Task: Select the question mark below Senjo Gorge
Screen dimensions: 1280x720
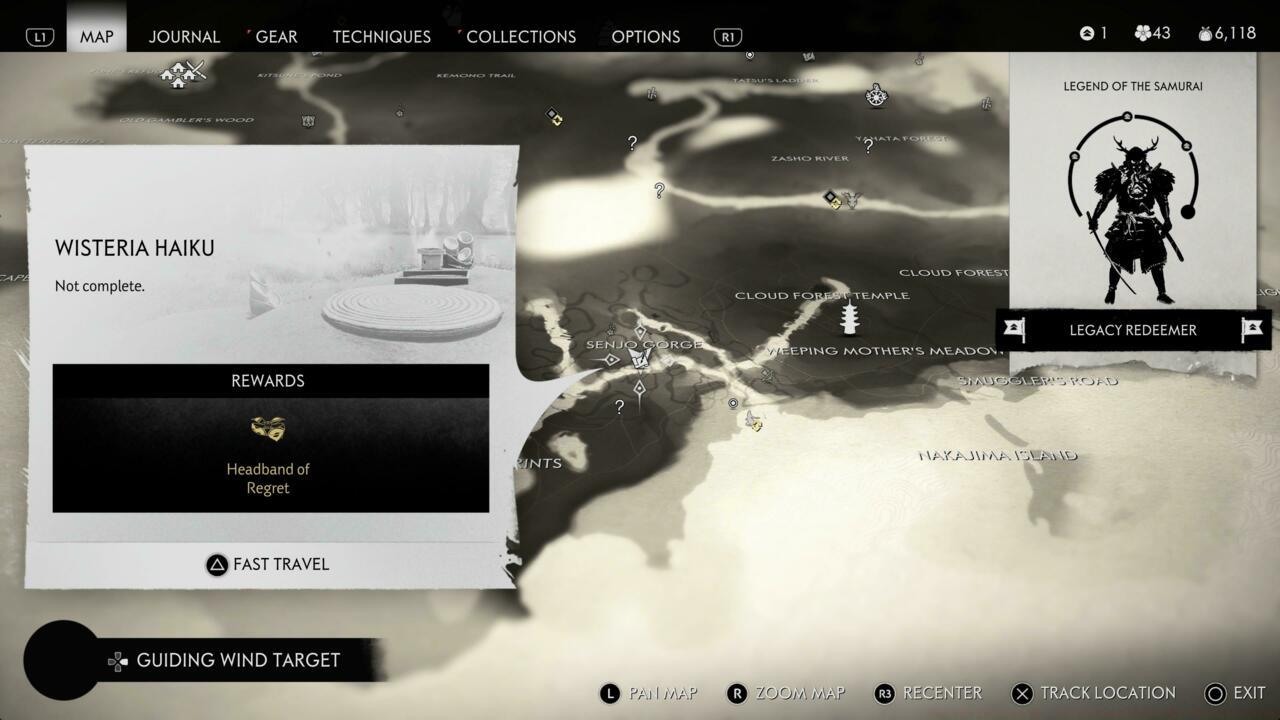Action: (x=620, y=407)
